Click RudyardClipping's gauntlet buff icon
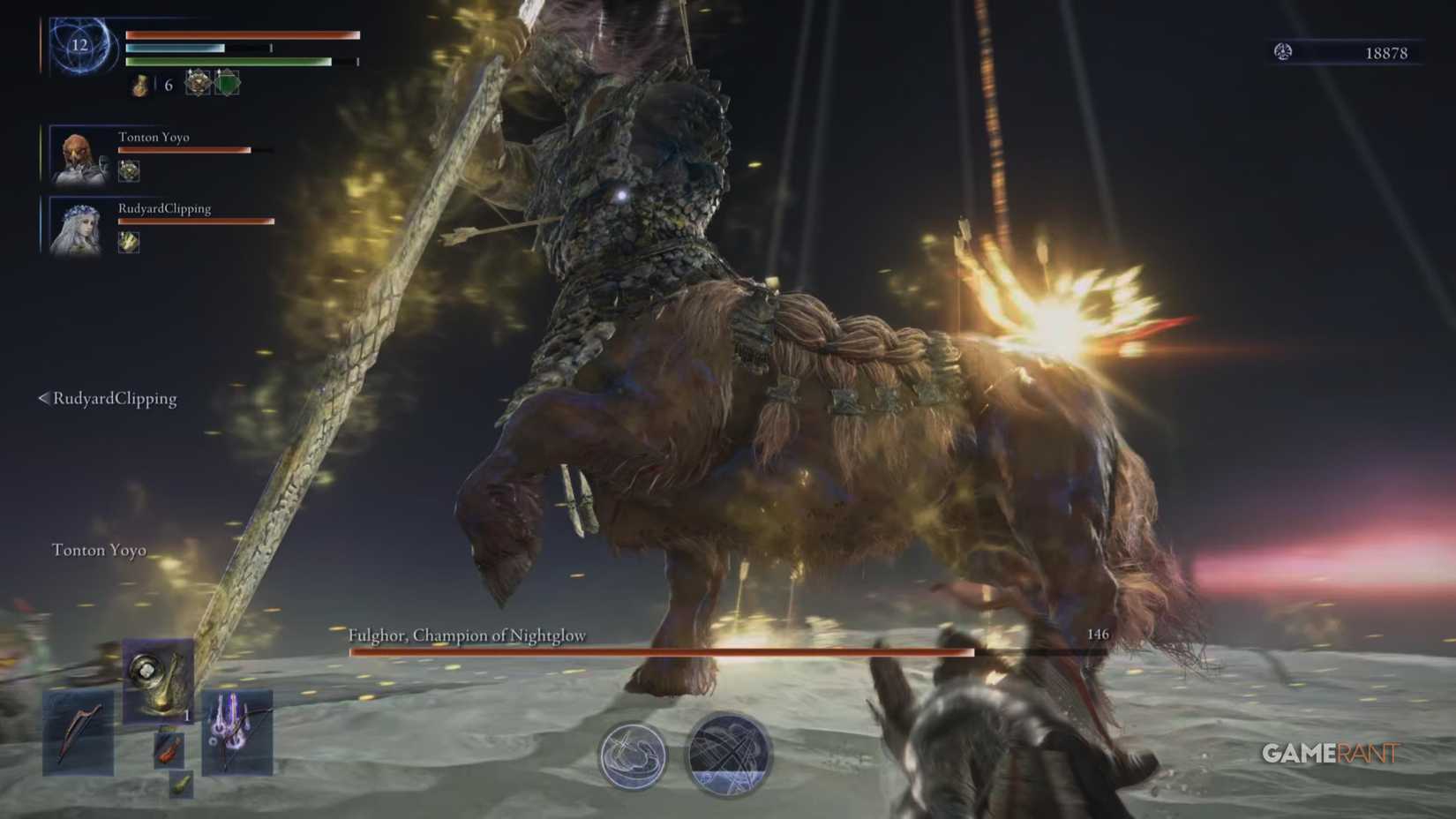 tap(127, 243)
